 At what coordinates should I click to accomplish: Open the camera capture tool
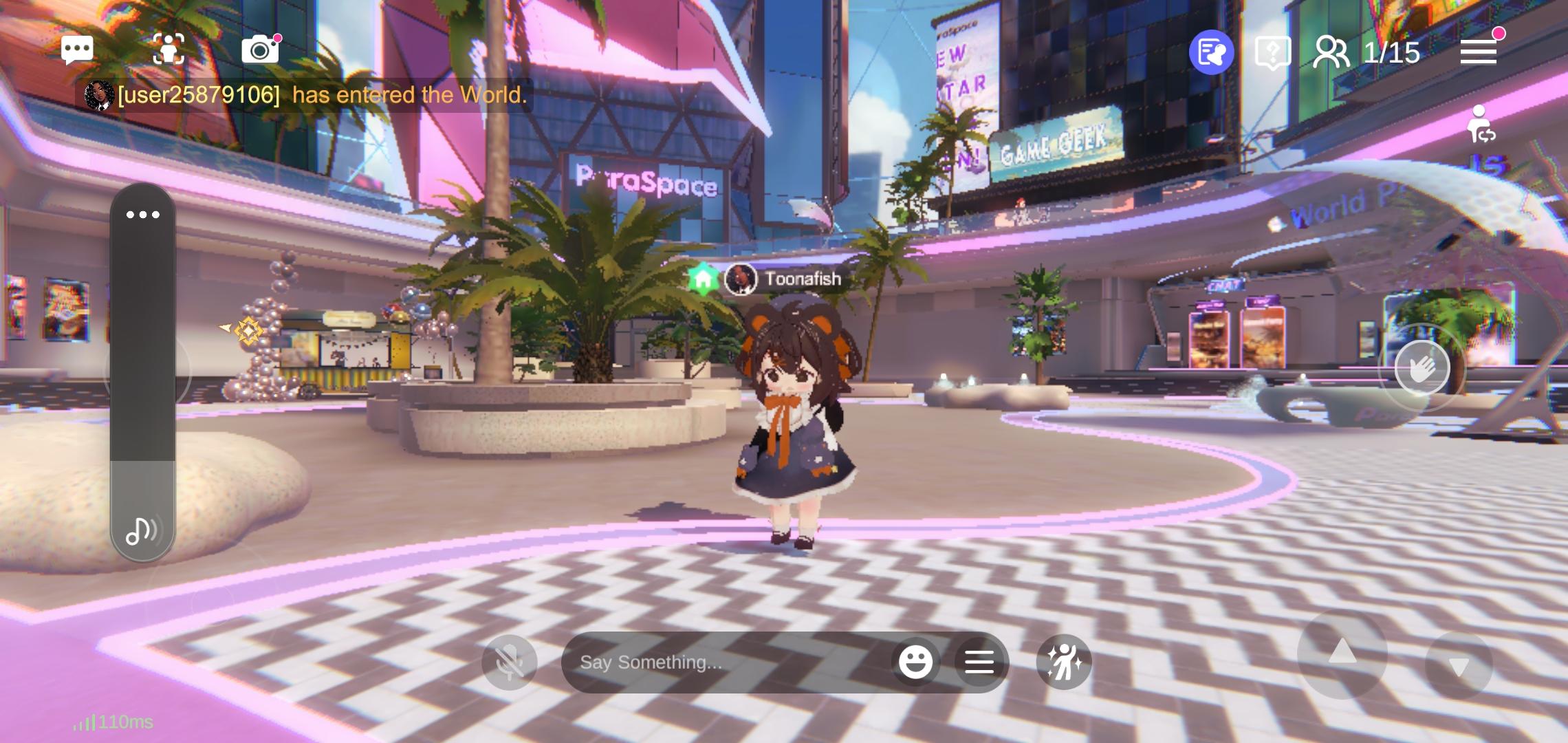(x=260, y=50)
